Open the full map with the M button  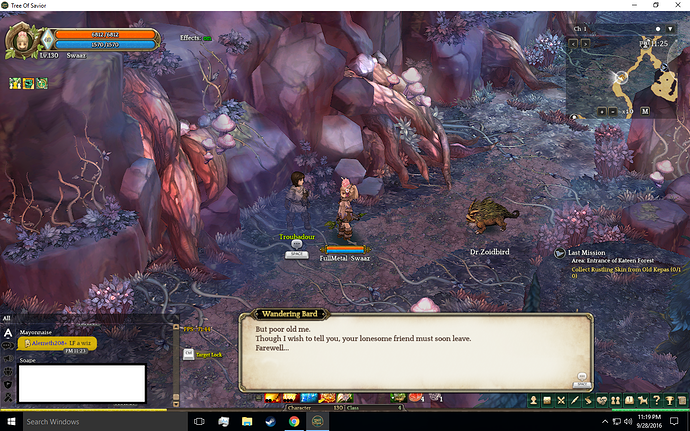point(645,110)
